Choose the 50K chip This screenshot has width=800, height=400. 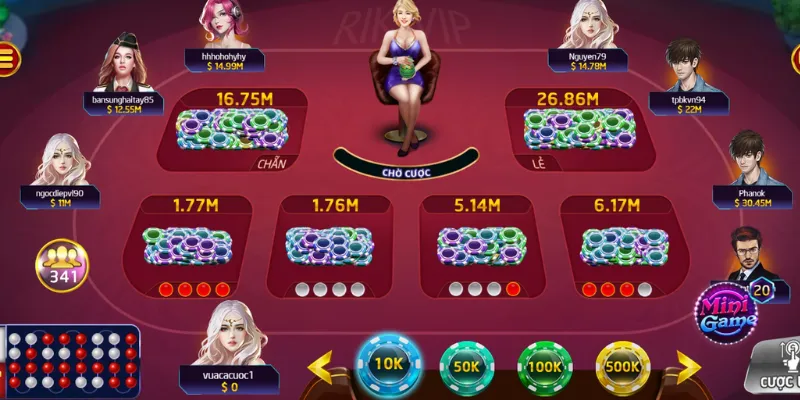coord(467,366)
